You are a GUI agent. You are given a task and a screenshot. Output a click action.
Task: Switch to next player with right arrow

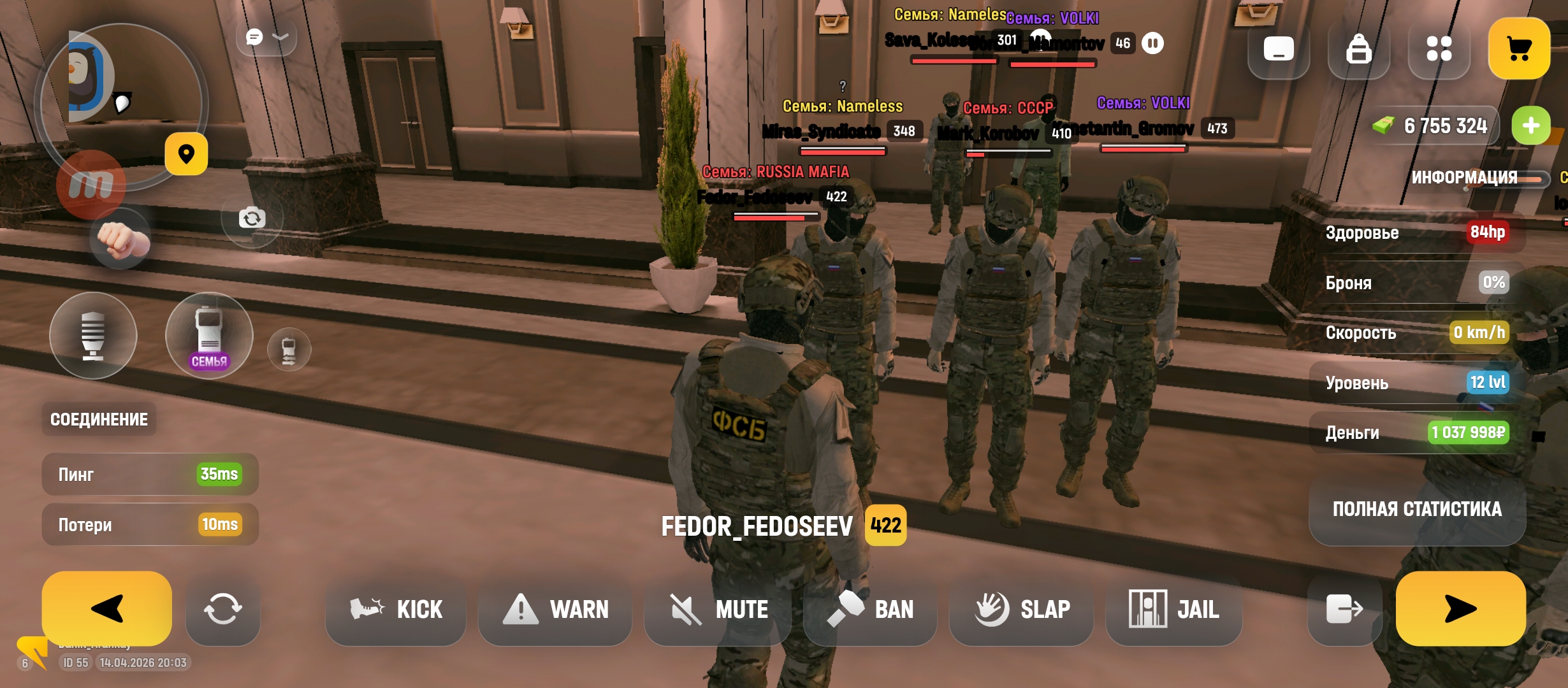click(1460, 608)
